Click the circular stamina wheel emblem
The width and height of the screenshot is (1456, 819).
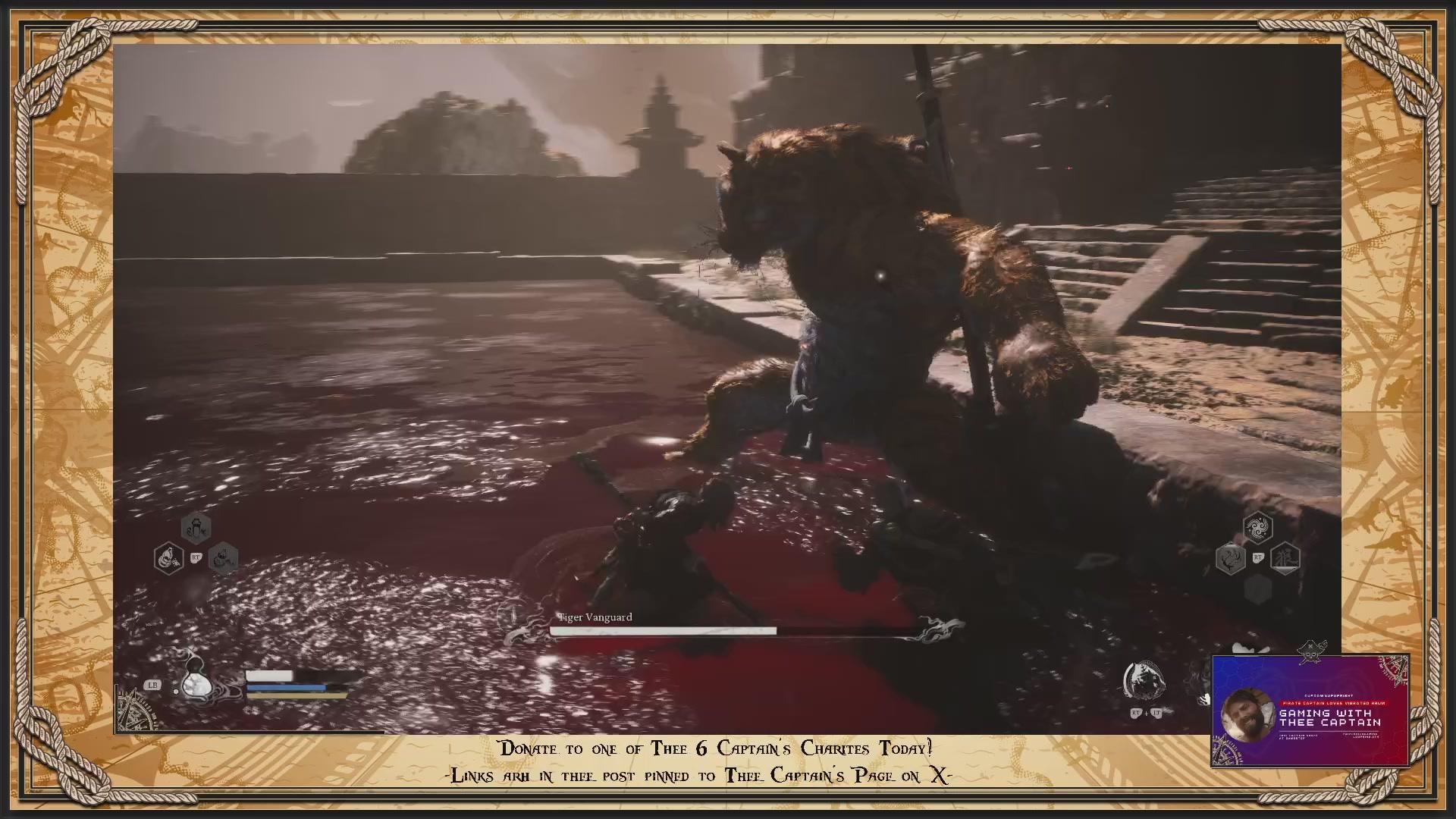click(1145, 677)
